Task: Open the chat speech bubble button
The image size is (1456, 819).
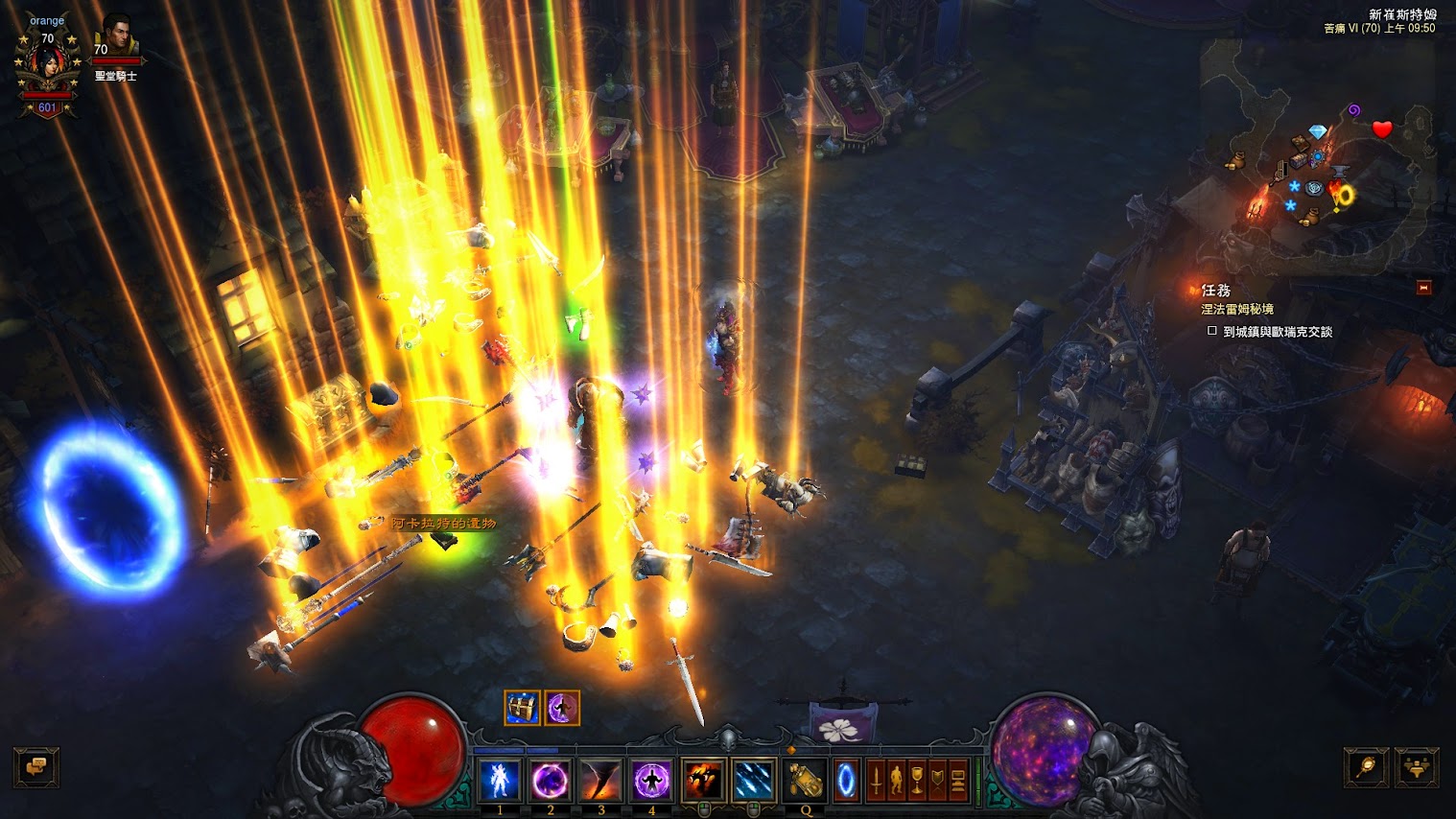Action: (37, 767)
